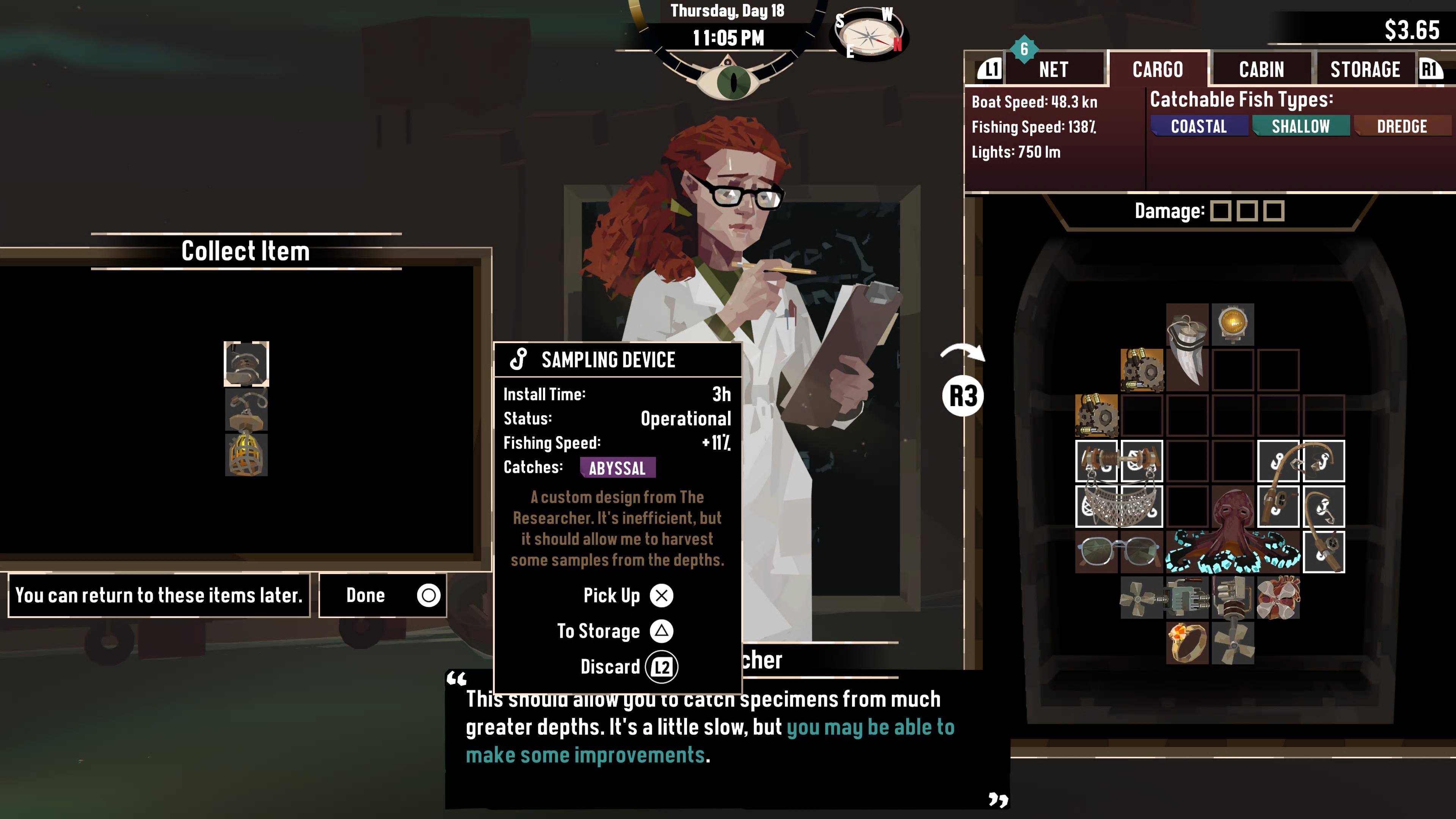Open the CARGO tab

click(x=1158, y=69)
